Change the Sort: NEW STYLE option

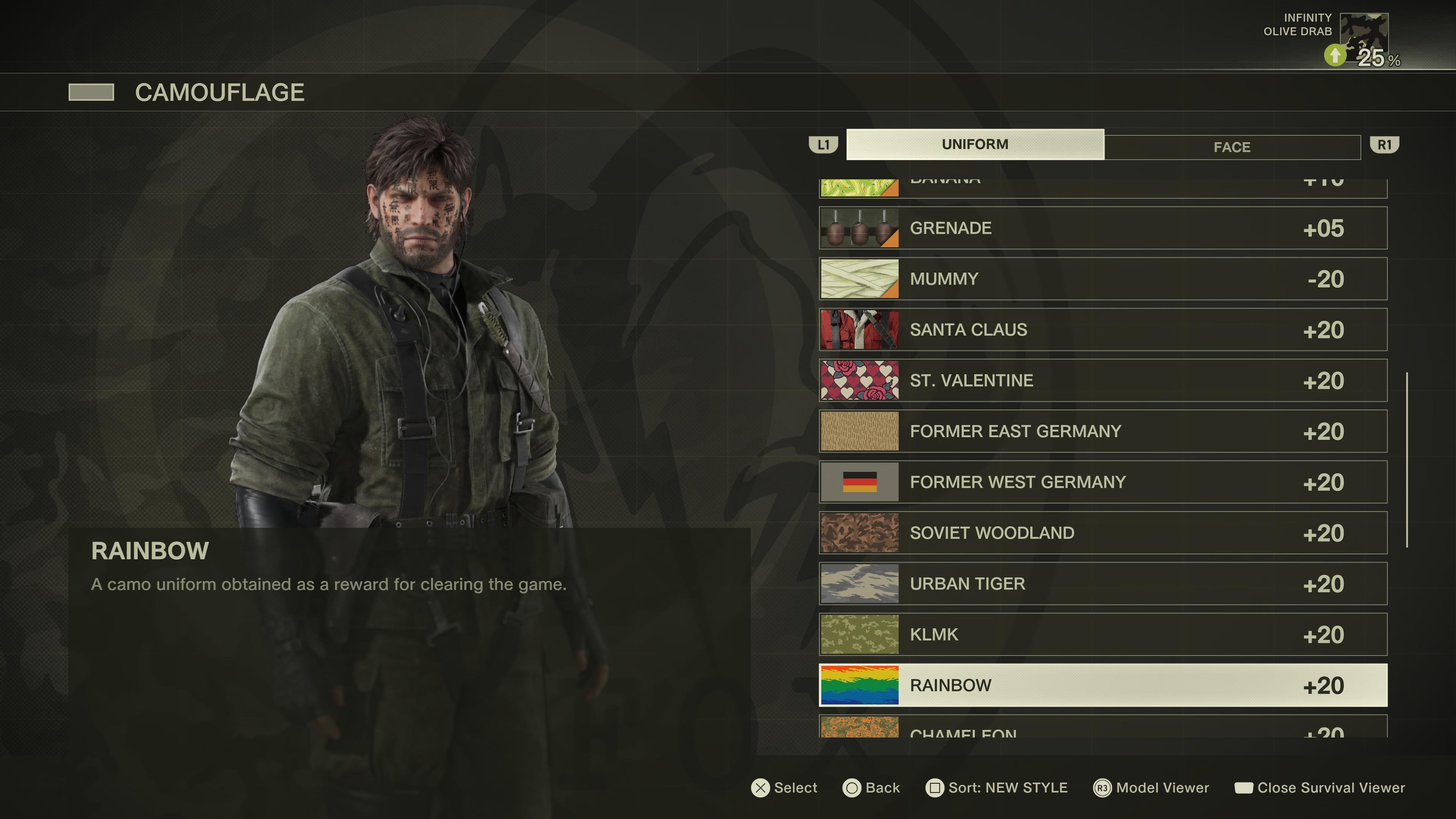point(996,788)
